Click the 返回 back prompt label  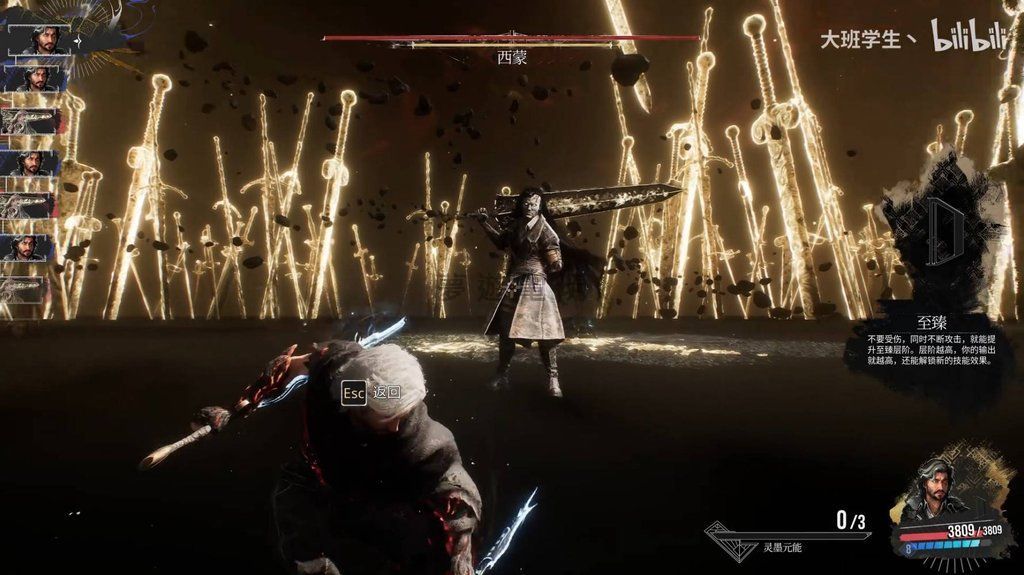[x=385, y=392]
